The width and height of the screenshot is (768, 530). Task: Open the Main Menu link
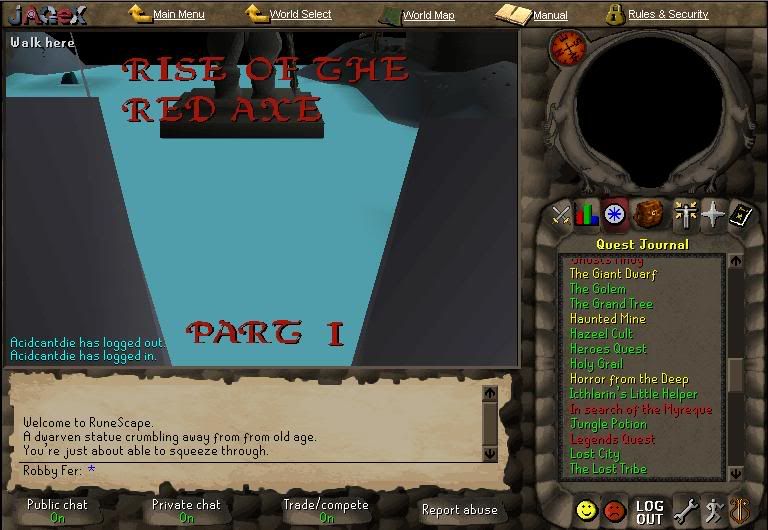click(x=178, y=15)
